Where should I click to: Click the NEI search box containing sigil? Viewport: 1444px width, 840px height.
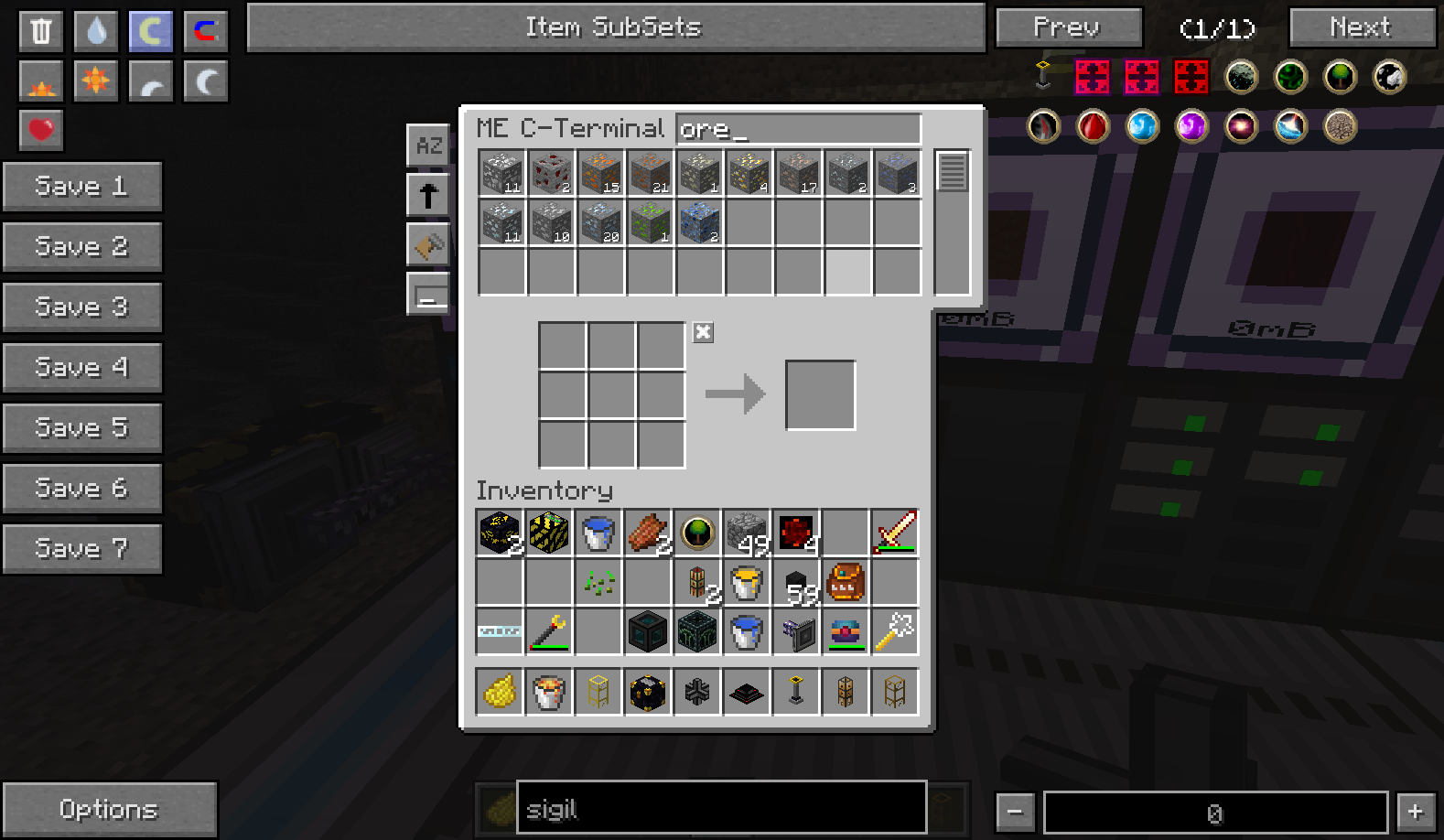click(x=721, y=809)
